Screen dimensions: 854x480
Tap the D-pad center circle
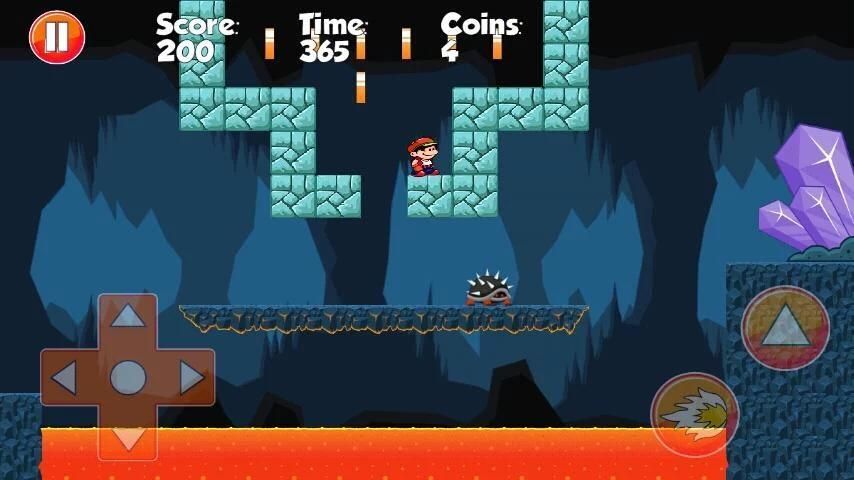pos(127,378)
